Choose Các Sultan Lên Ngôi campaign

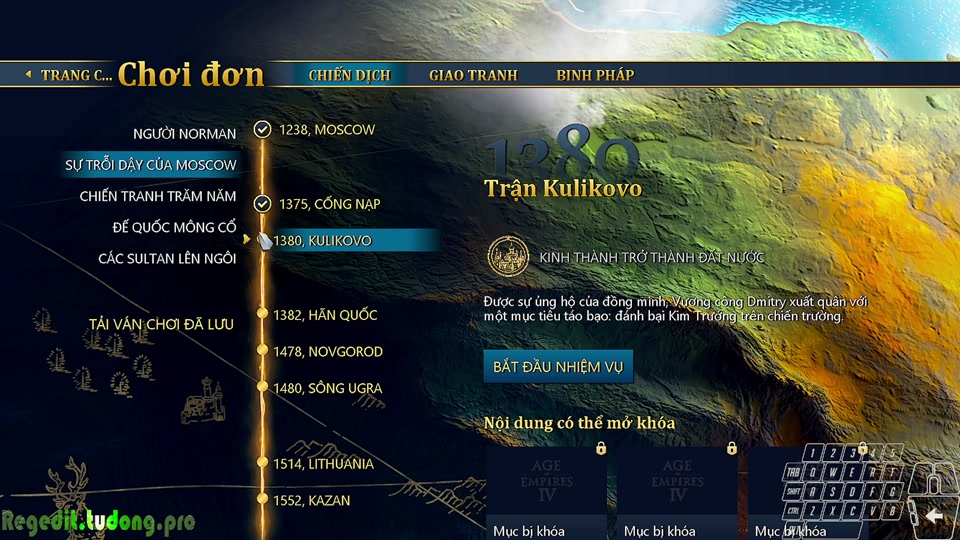click(x=167, y=259)
